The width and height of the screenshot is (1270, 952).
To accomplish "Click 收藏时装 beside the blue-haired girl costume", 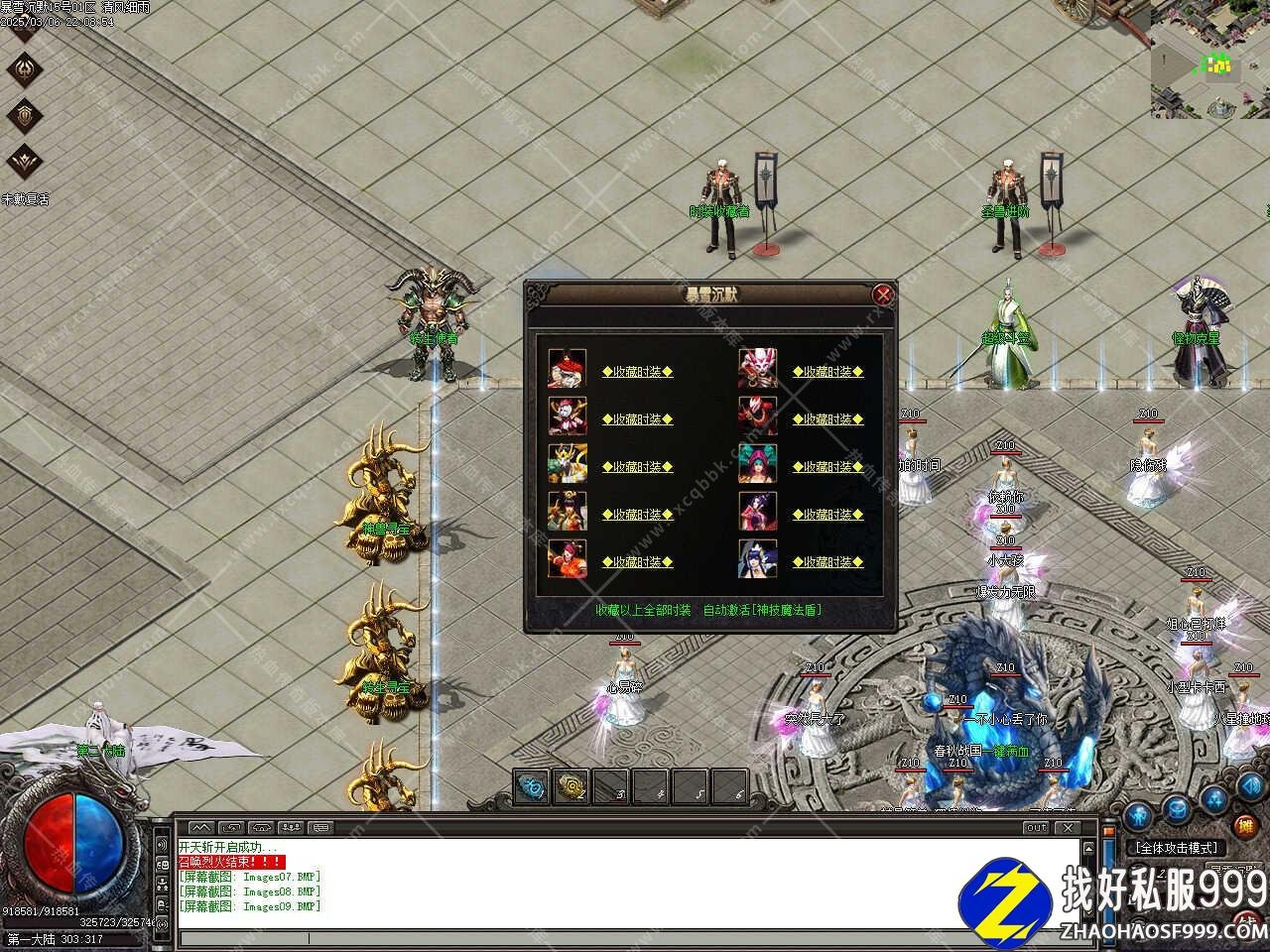I will 827,562.
